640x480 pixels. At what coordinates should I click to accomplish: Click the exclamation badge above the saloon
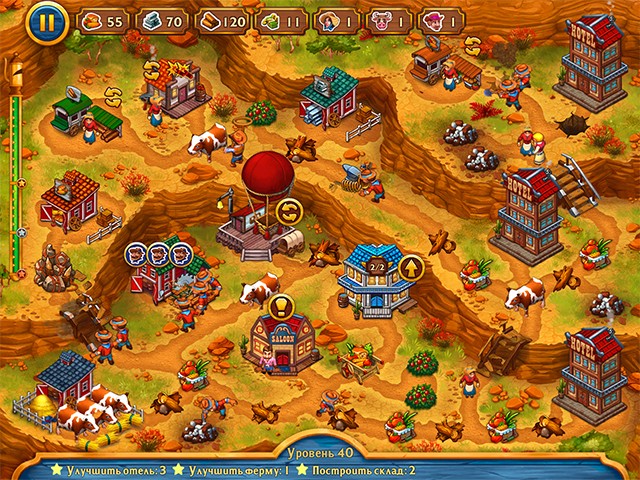tap(279, 305)
